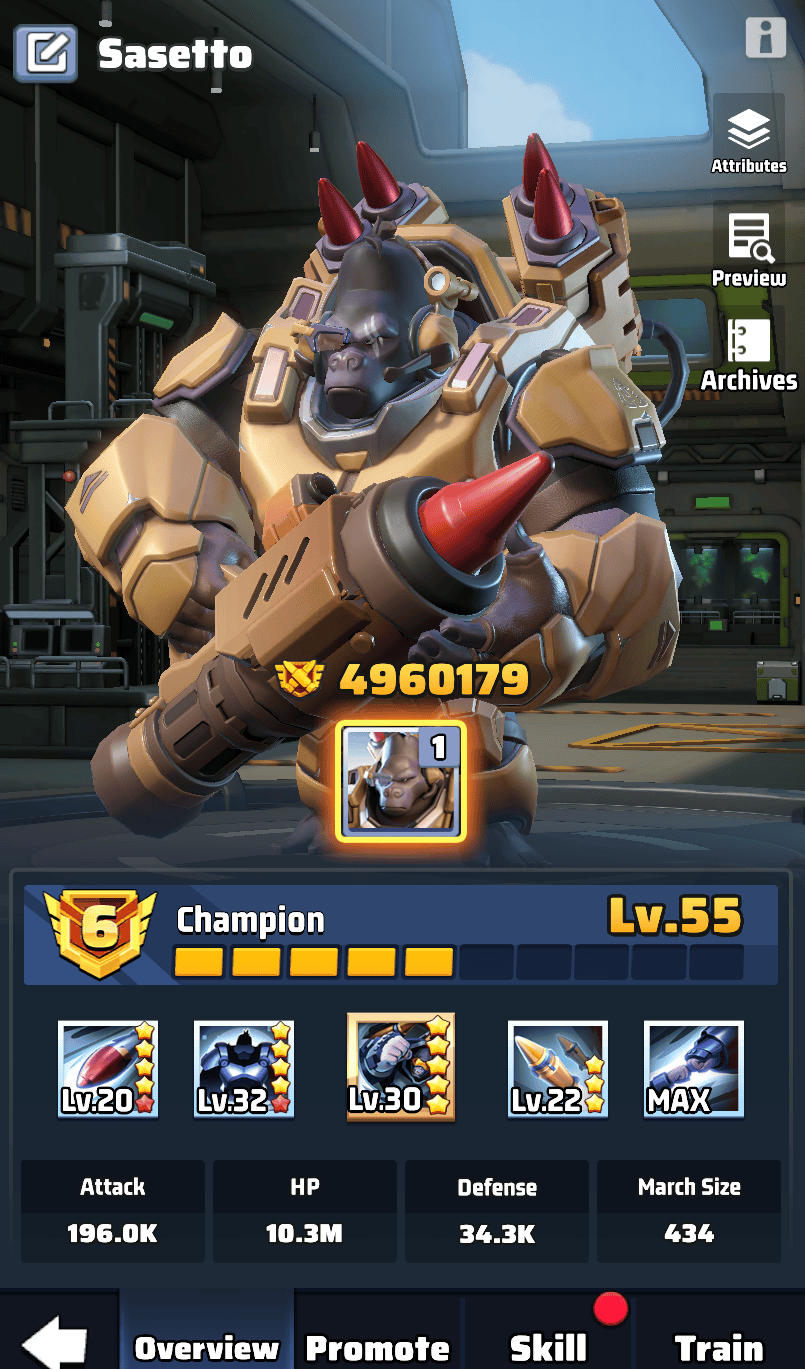This screenshot has width=805, height=1369.
Task: Select the MAX level skill icon
Action: (x=693, y=1068)
